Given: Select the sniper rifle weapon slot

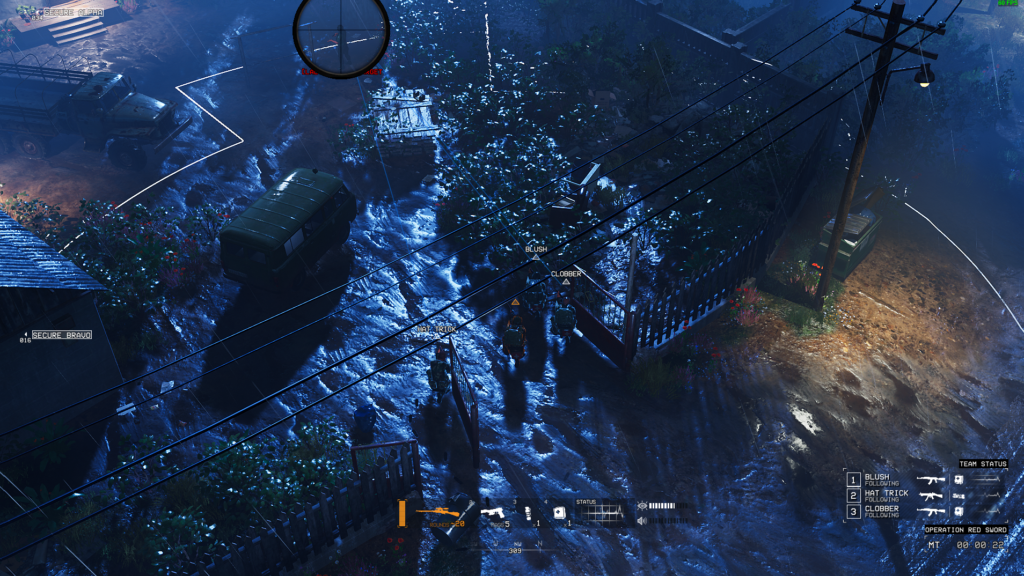Looking at the screenshot, I should [x=438, y=514].
